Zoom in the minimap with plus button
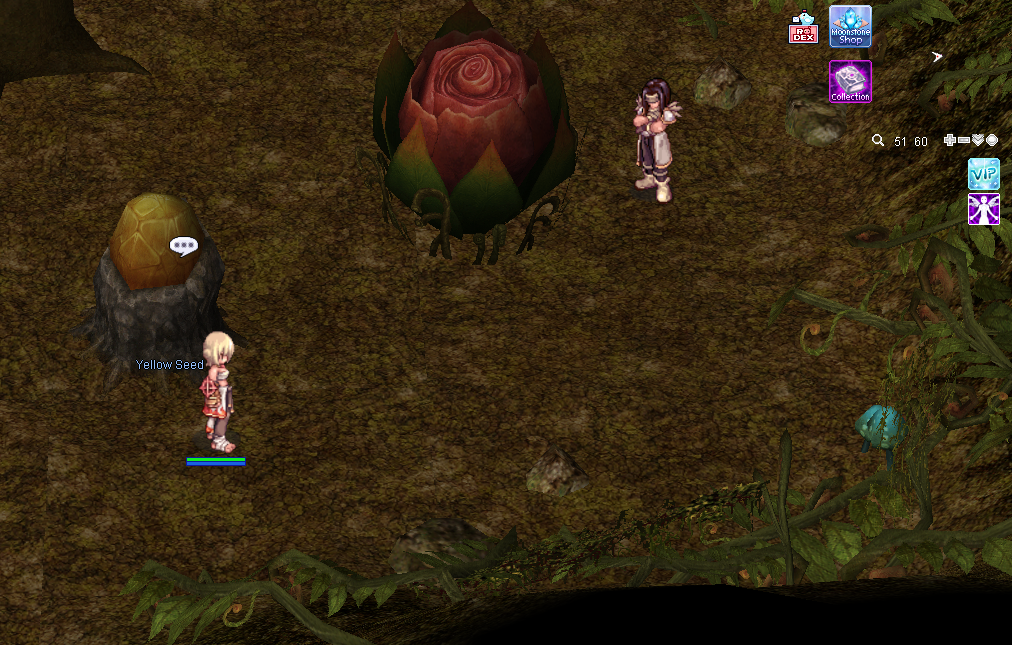The width and height of the screenshot is (1012, 645). (x=950, y=141)
